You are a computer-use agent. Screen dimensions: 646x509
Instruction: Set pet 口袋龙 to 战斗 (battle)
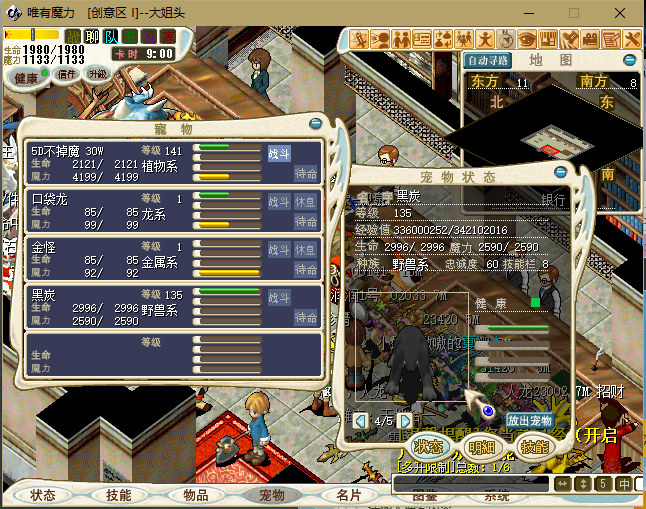coord(279,202)
